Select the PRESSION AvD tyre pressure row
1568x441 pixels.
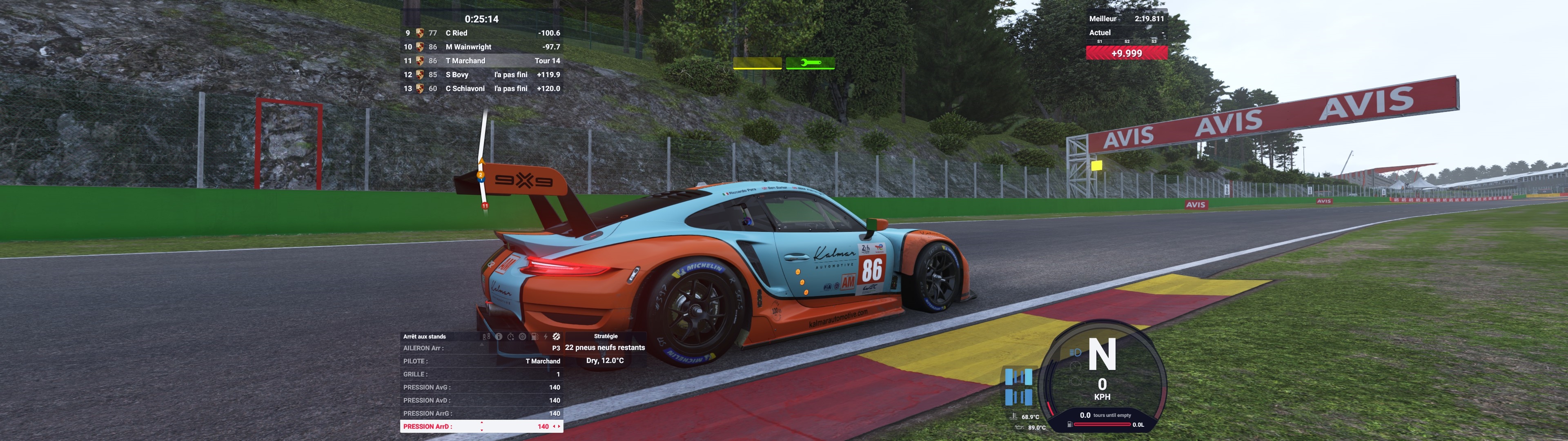point(481,400)
